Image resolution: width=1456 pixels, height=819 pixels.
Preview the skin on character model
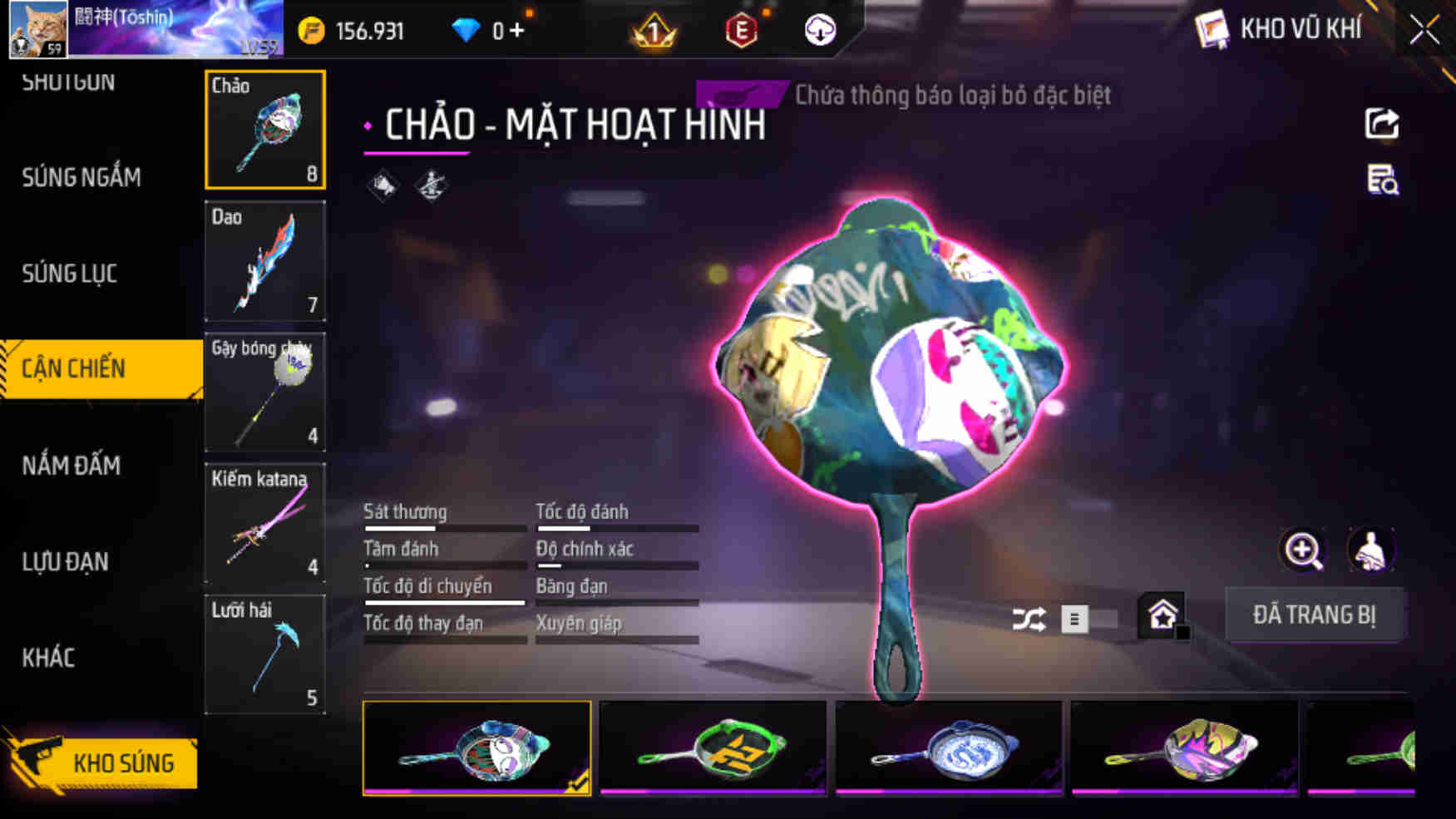tap(1371, 550)
